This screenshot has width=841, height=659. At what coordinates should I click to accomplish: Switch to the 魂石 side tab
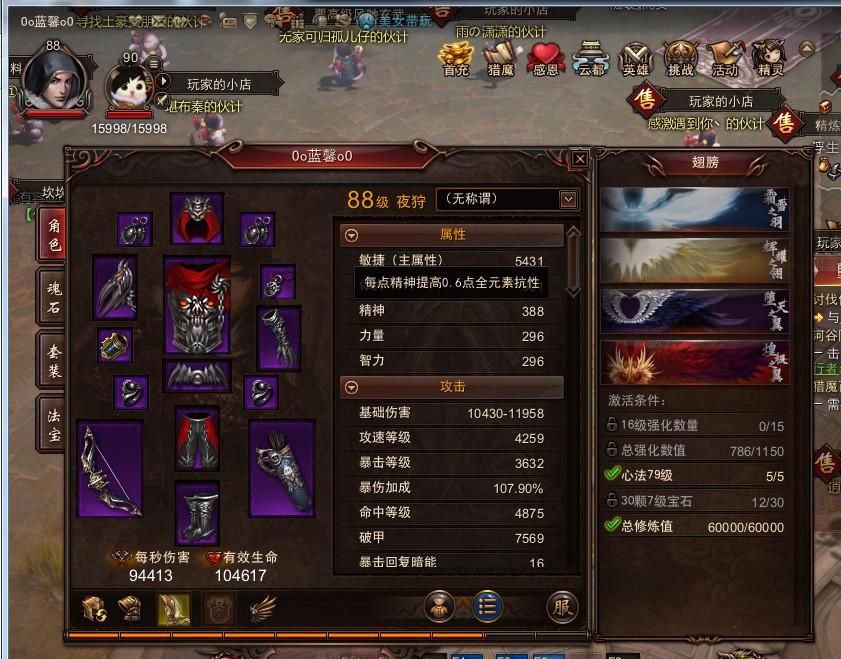(51, 297)
